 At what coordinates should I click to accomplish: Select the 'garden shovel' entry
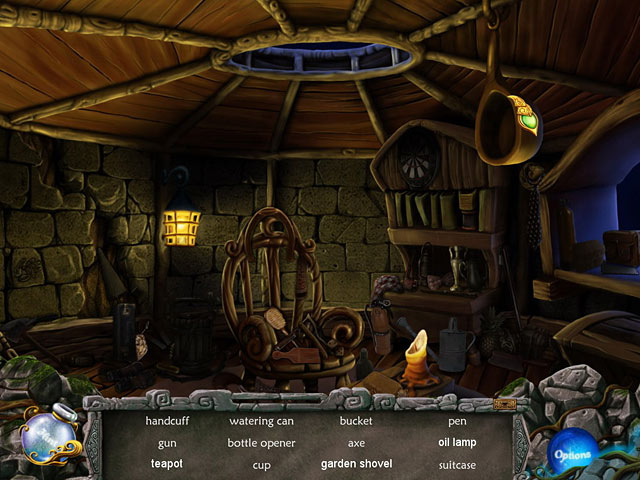click(x=356, y=464)
